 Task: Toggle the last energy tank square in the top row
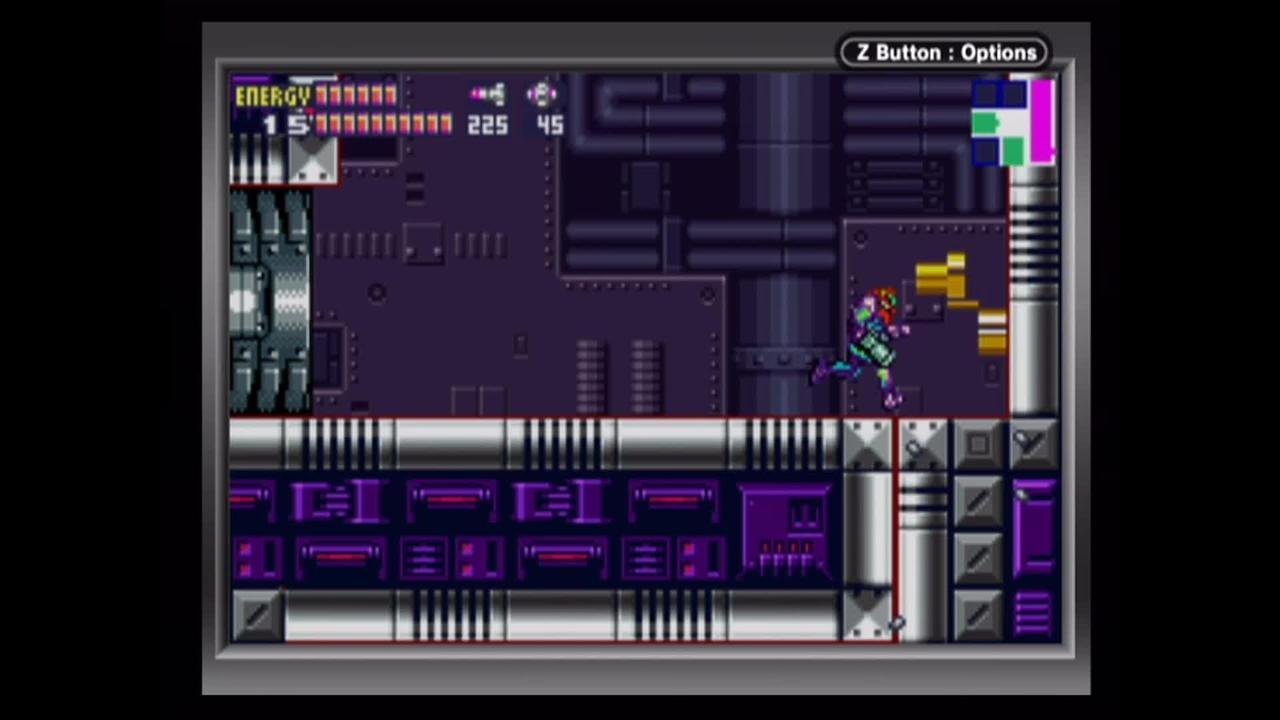(x=388, y=93)
